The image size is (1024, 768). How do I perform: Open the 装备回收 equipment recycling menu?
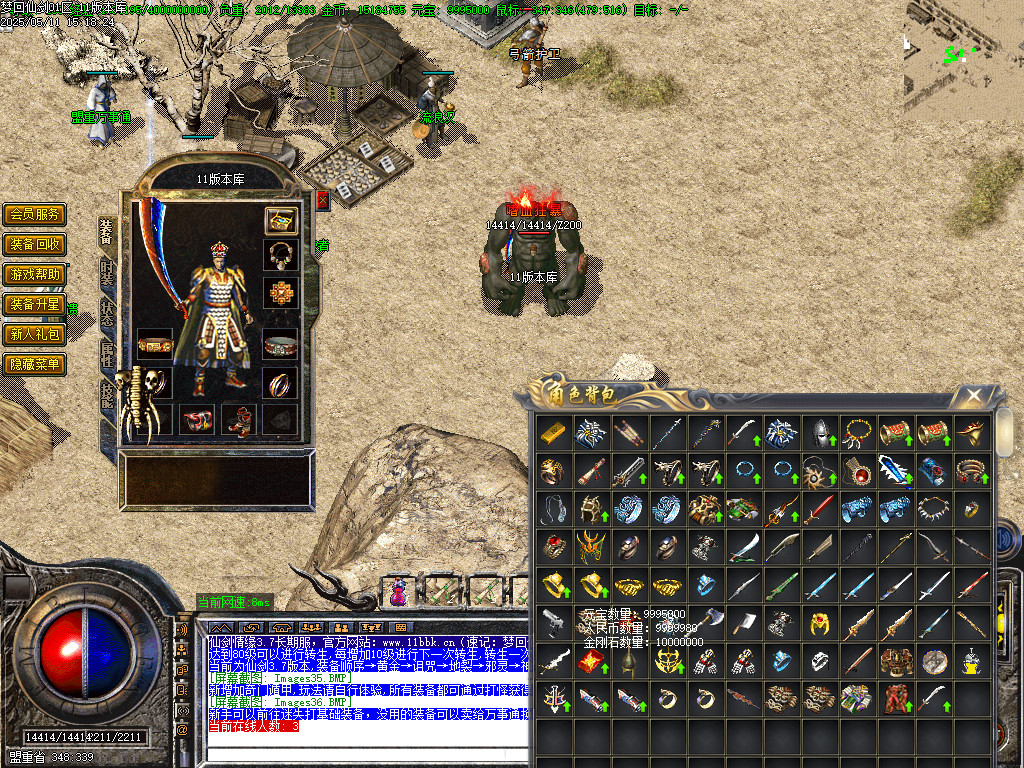pyautogui.click(x=35, y=244)
